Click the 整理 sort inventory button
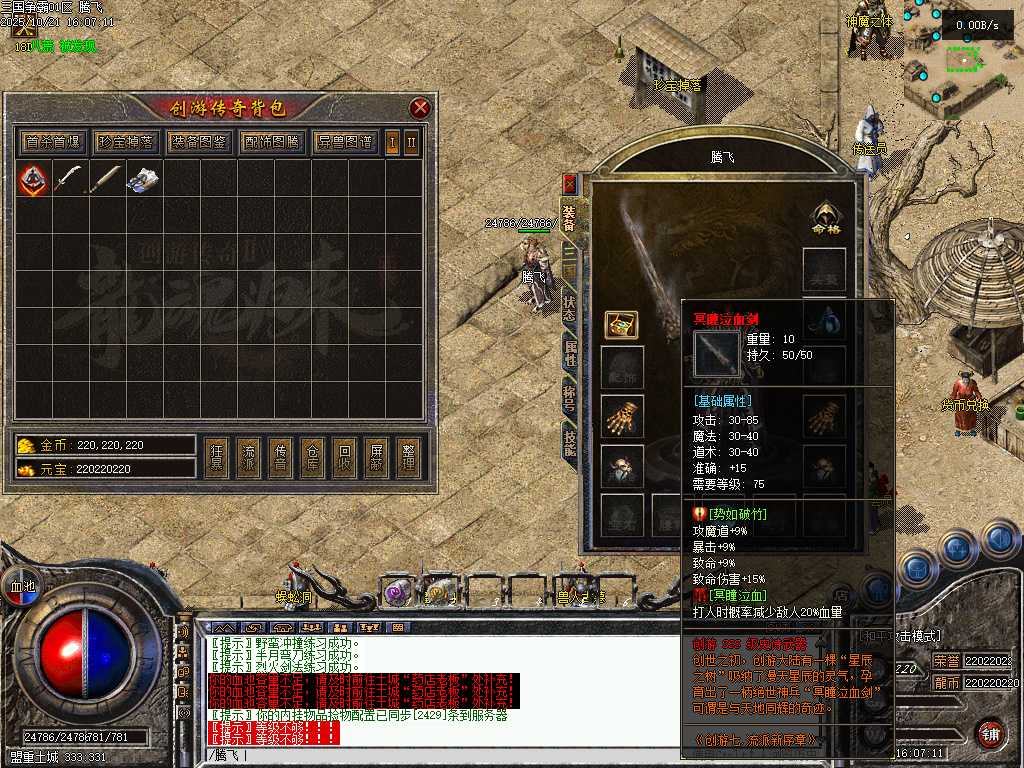 [x=408, y=455]
